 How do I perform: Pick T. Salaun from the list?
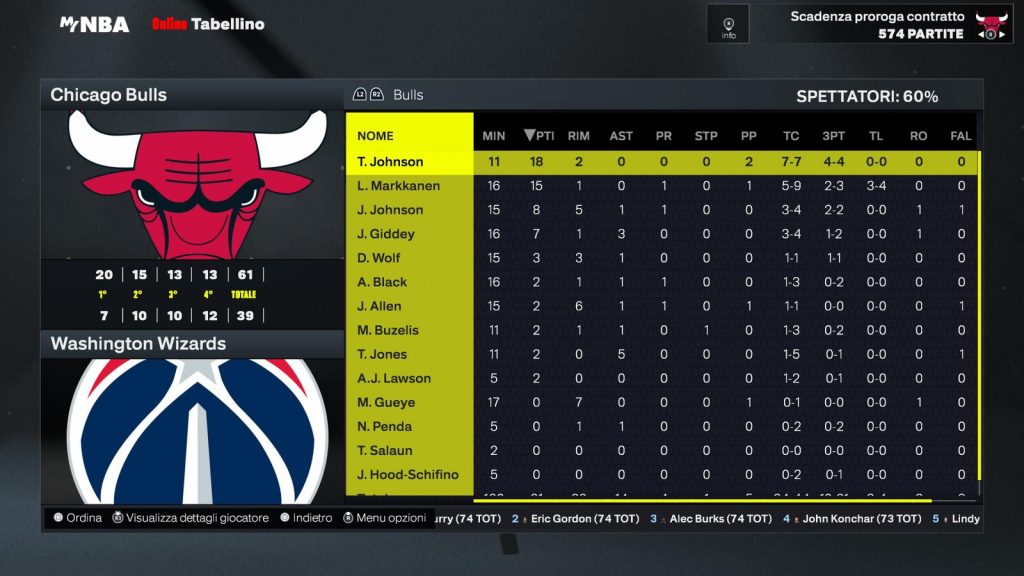[x=385, y=450]
